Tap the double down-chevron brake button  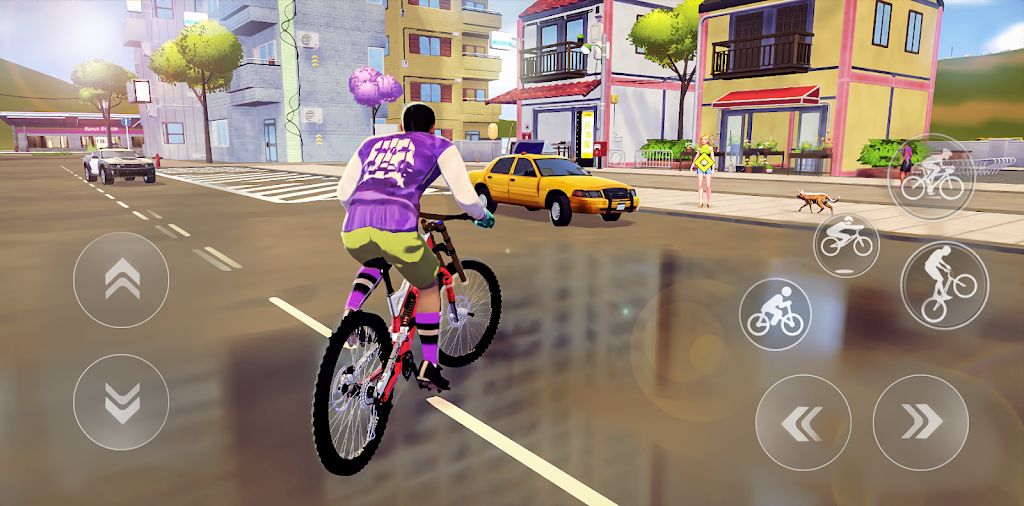(x=121, y=401)
